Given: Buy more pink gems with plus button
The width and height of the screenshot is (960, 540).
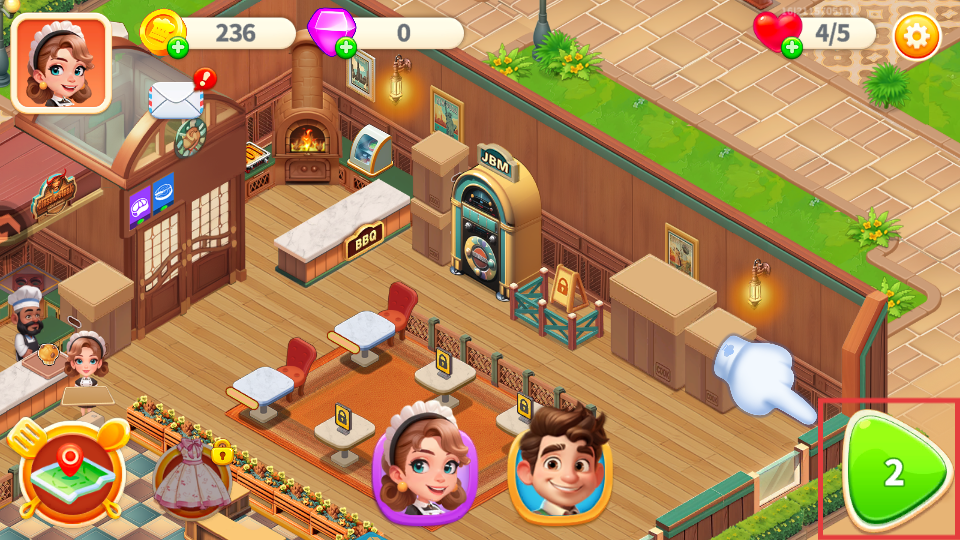Looking at the screenshot, I should pyautogui.click(x=346, y=47).
